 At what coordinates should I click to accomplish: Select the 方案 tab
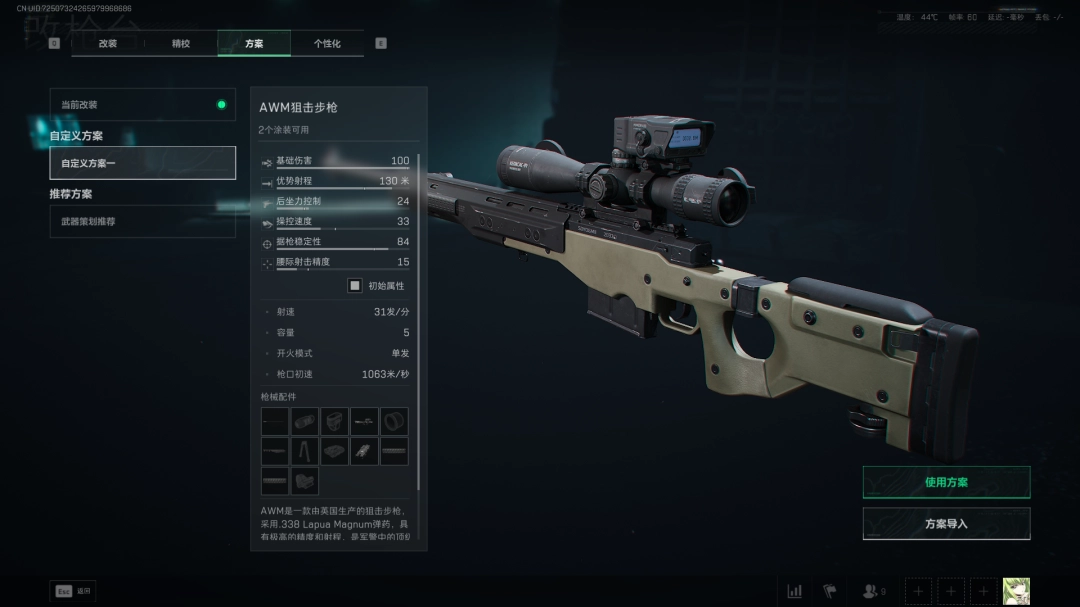click(254, 43)
